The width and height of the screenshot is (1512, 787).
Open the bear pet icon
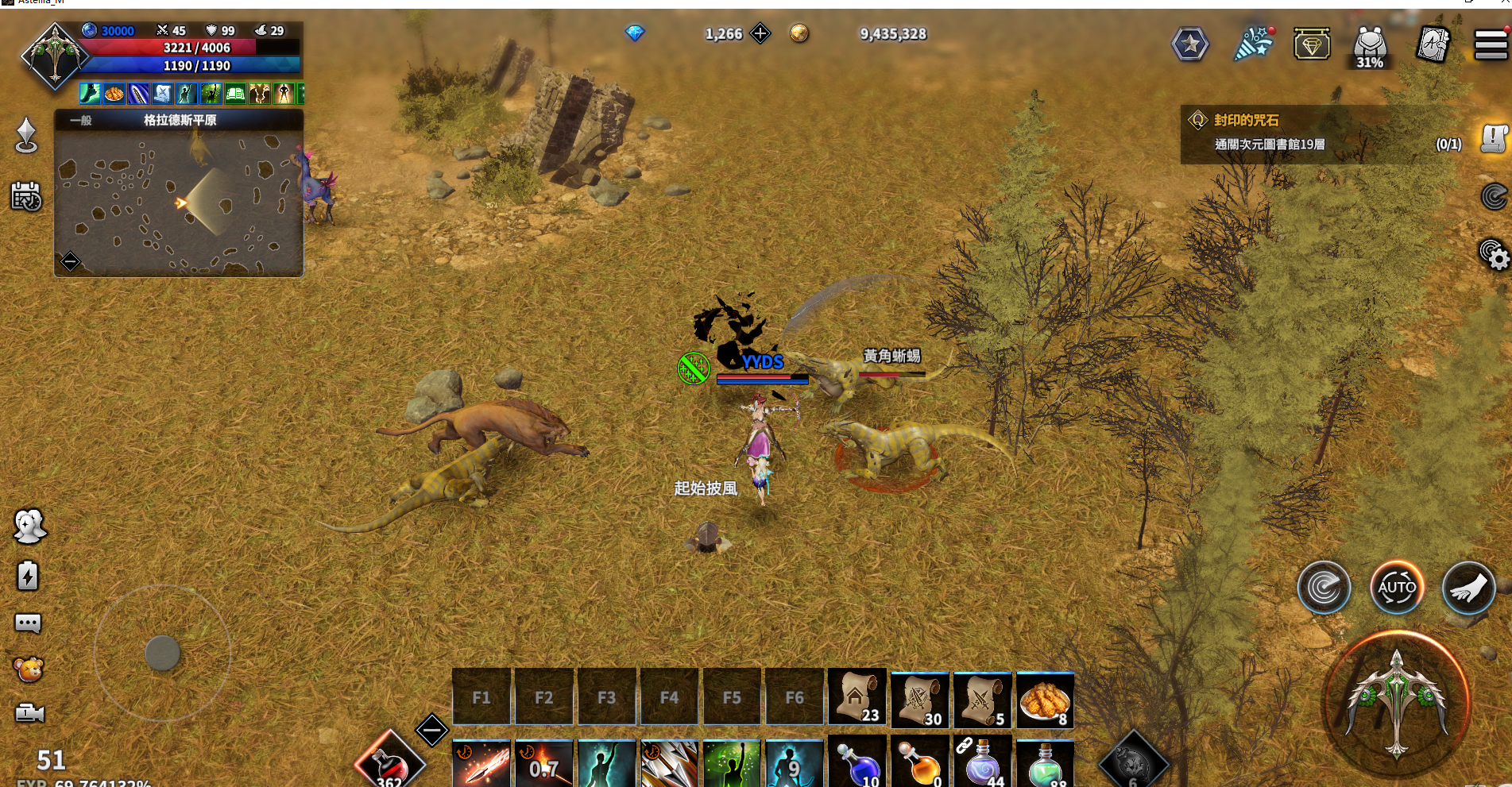coord(29,669)
